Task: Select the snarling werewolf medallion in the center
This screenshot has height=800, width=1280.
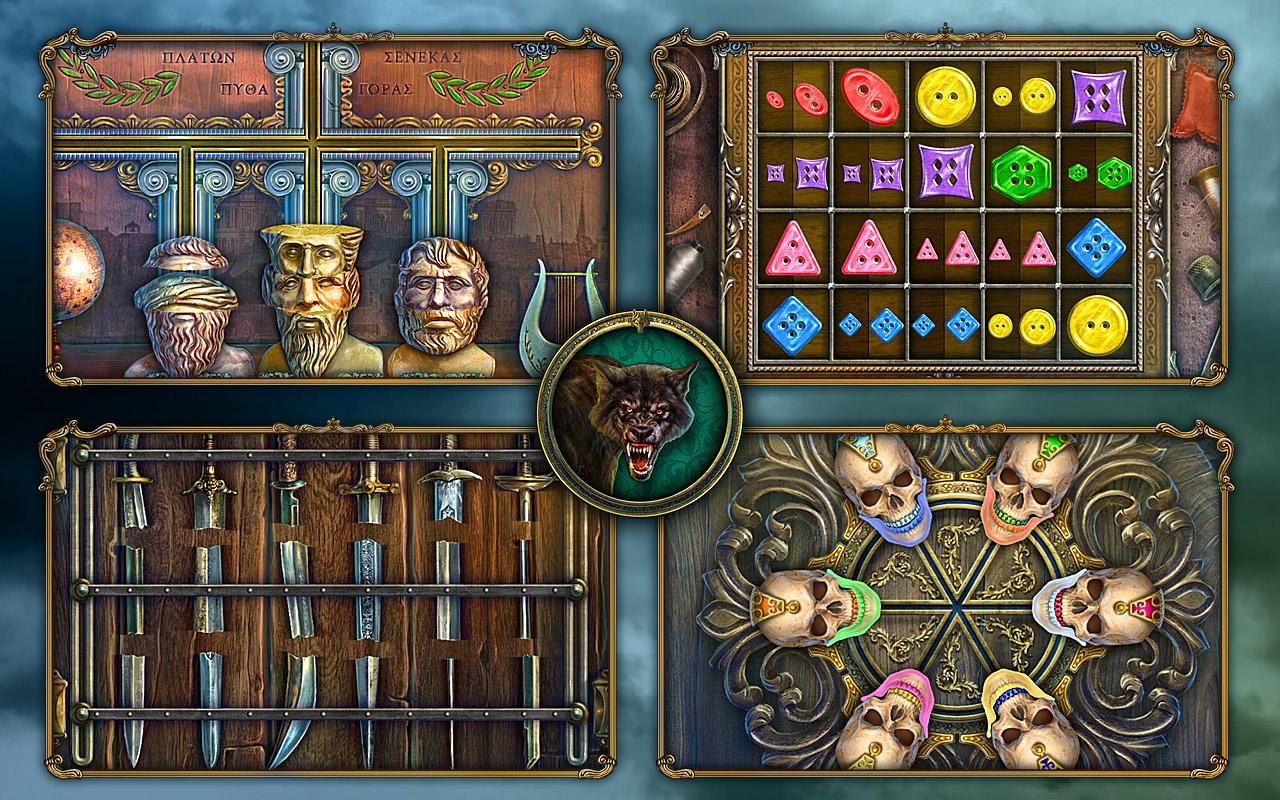Action: click(640, 420)
